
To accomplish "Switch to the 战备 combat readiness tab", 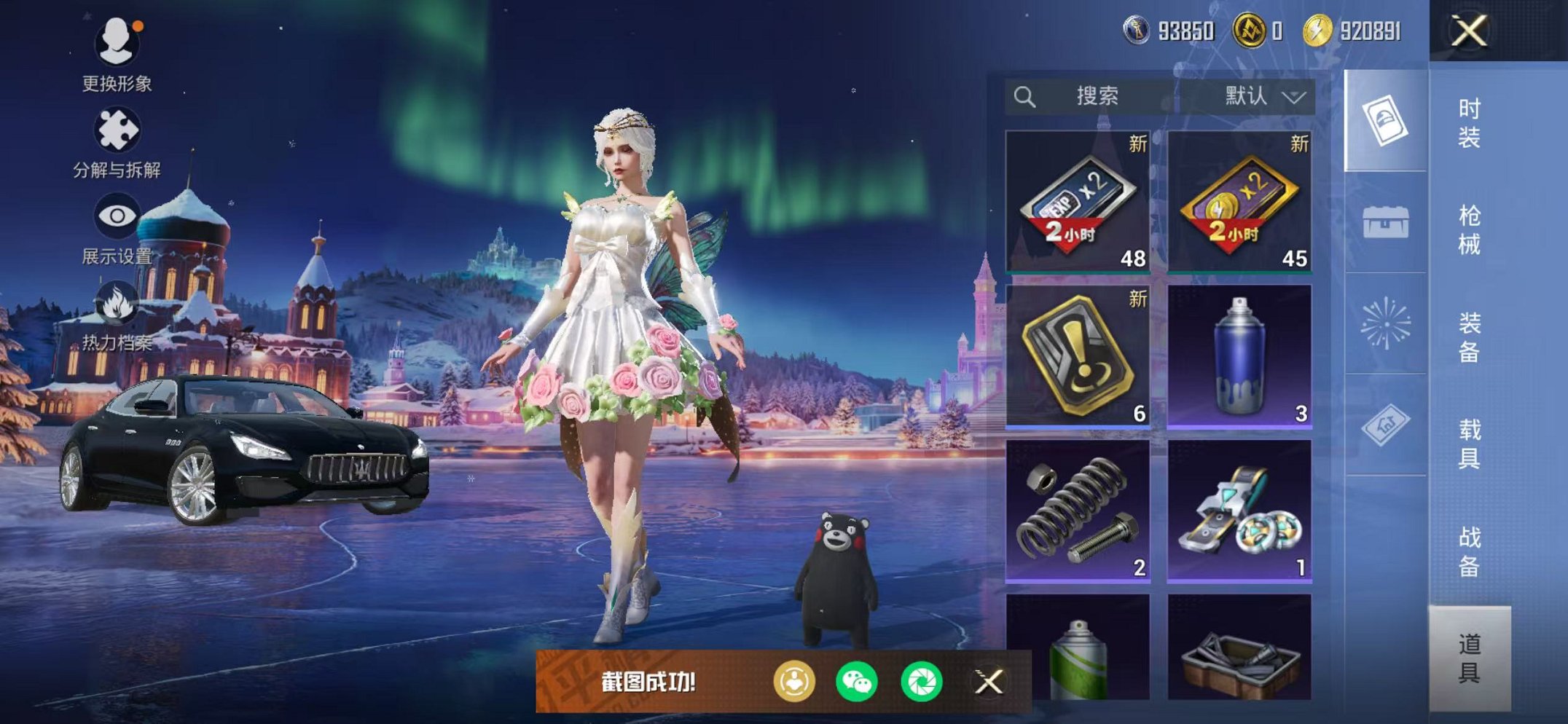I will pos(1469,551).
